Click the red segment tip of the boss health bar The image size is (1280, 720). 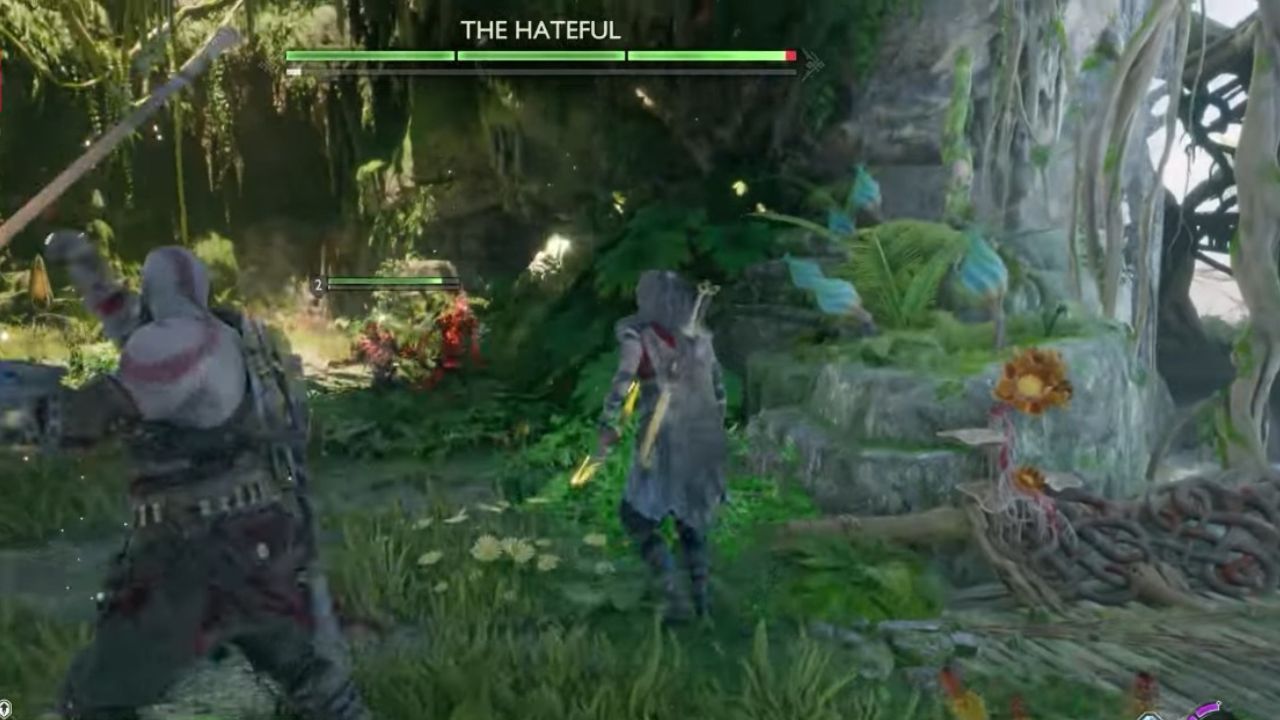pos(792,56)
